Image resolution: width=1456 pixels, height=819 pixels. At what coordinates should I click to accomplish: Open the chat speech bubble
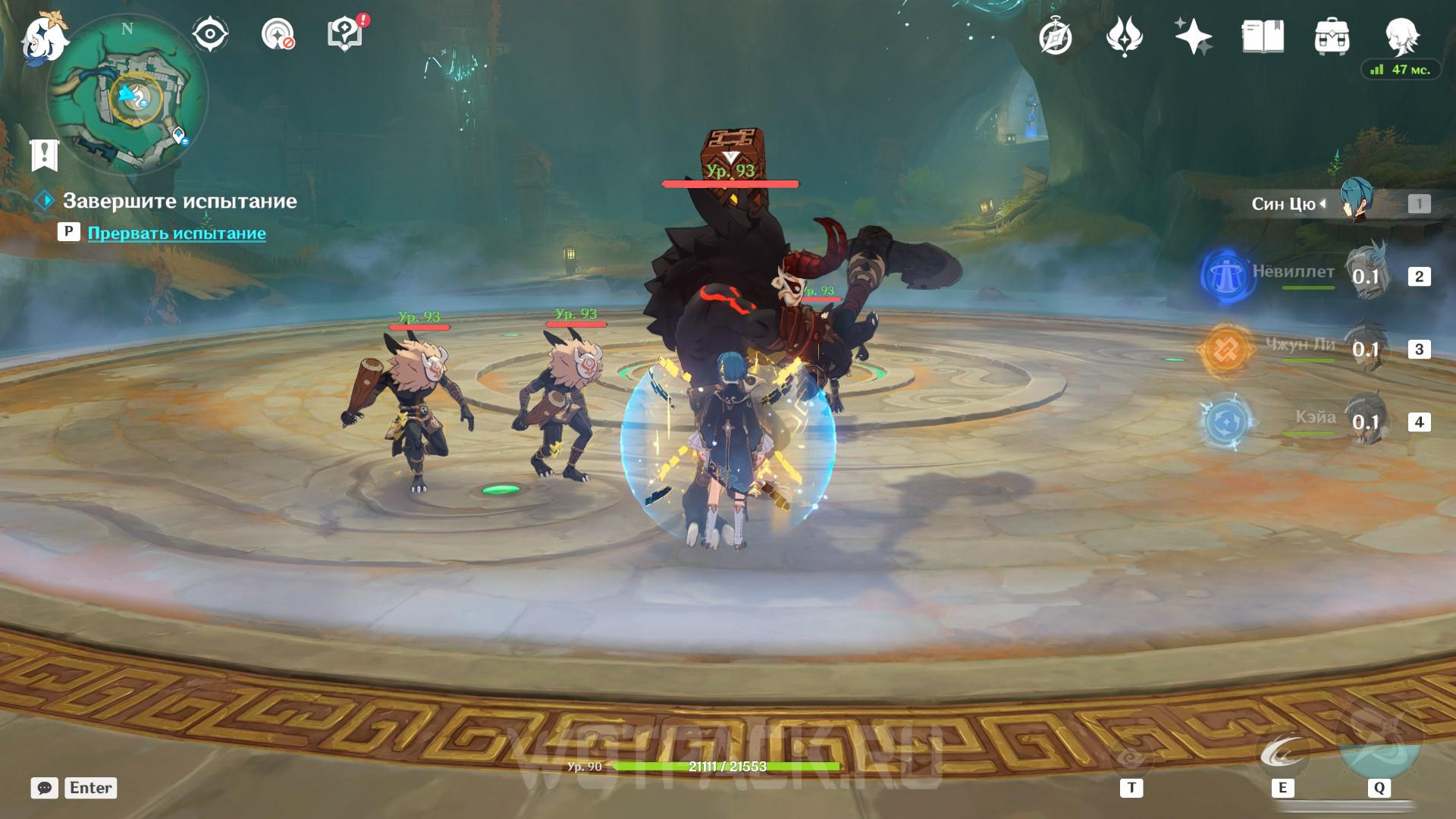[x=44, y=788]
